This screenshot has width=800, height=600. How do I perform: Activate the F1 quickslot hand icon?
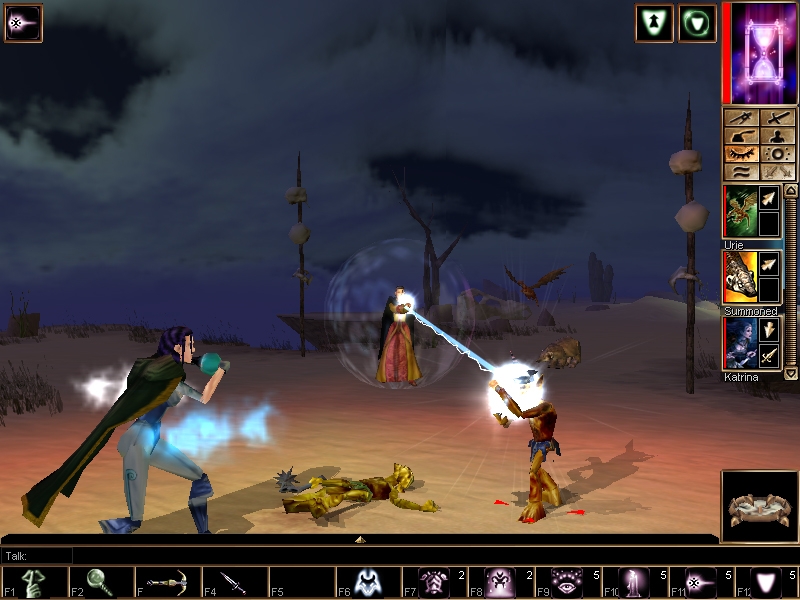click(34, 583)
